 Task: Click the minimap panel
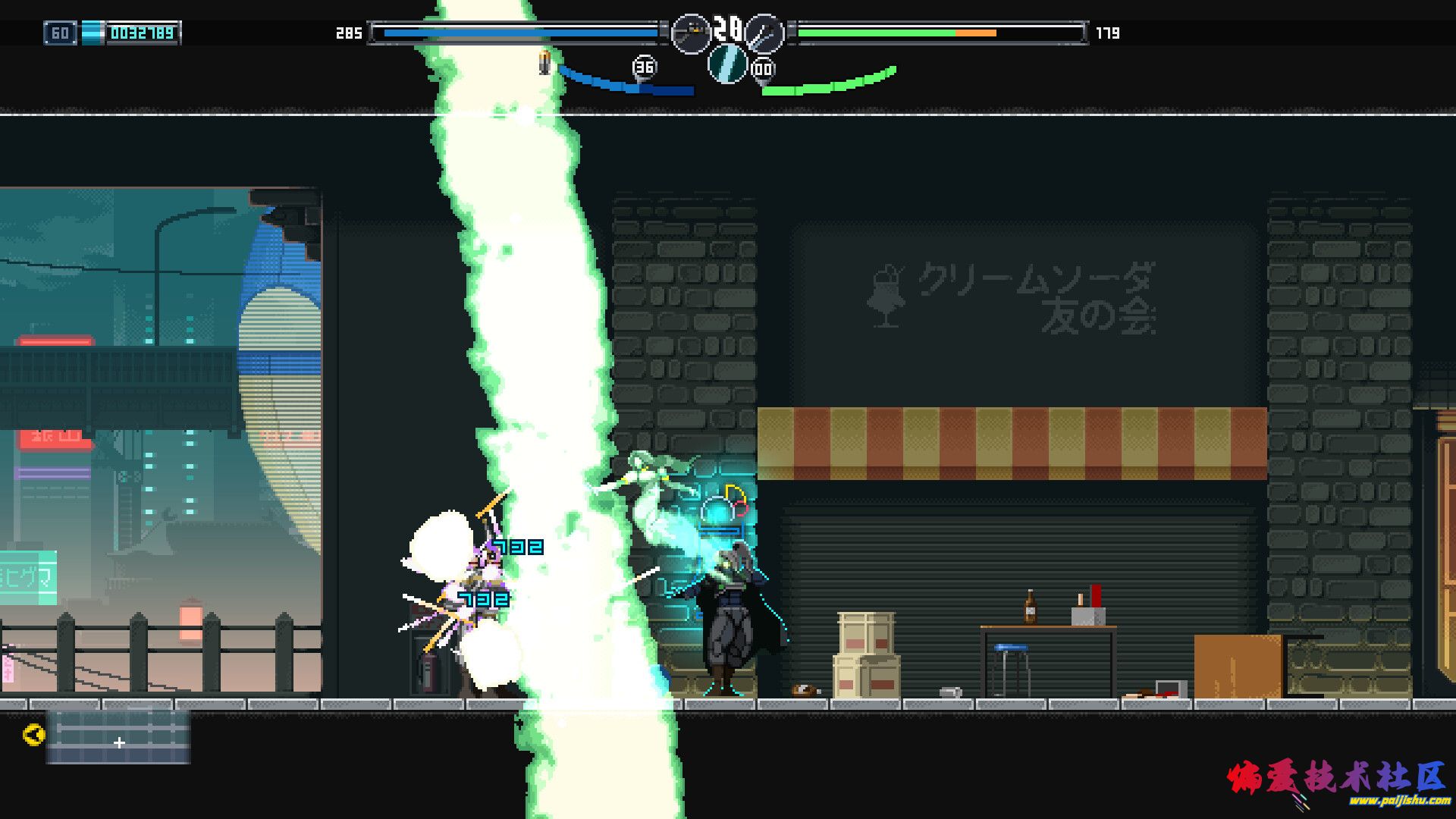pos(118,736)
